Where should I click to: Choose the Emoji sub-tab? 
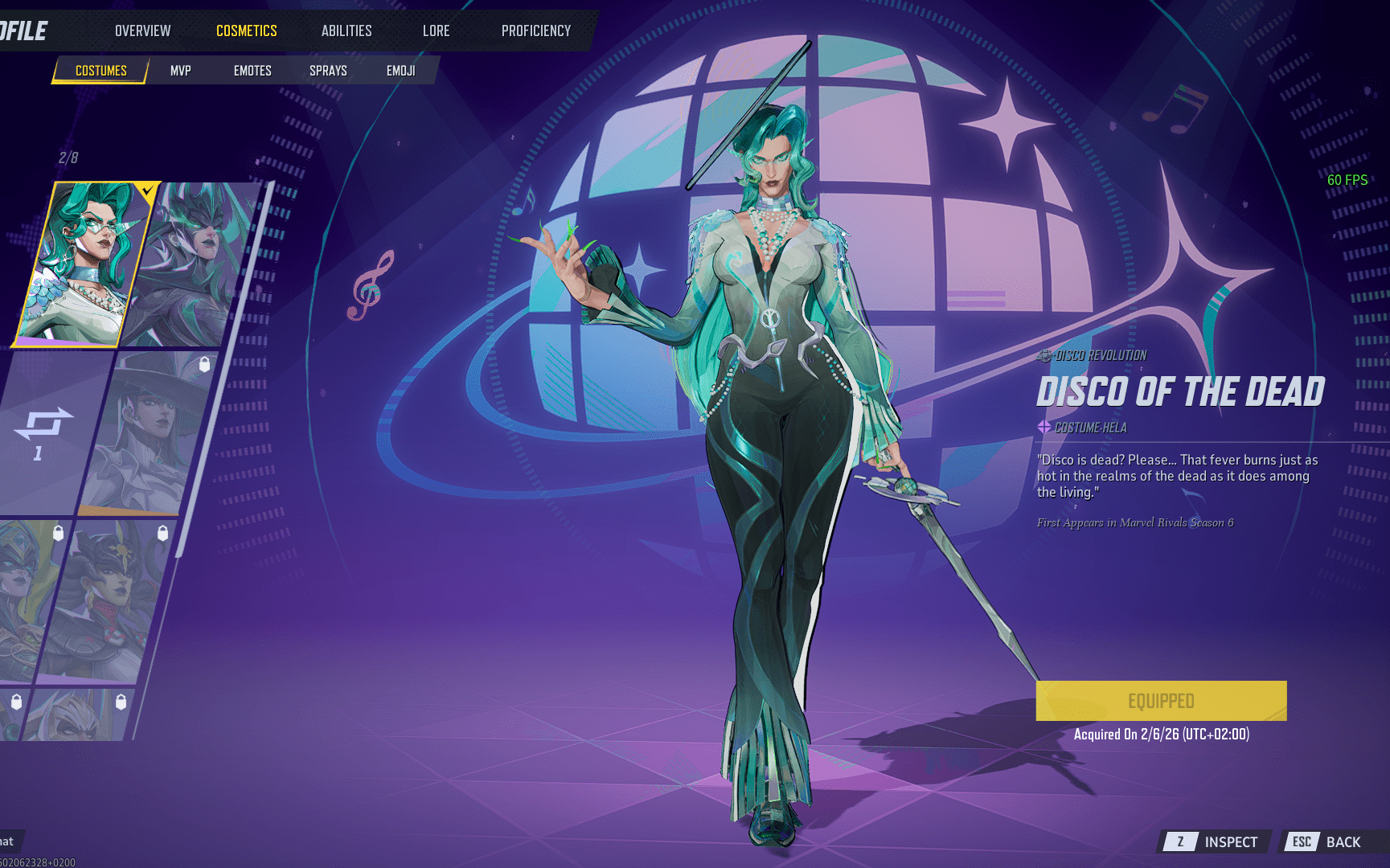coord(400,71)
